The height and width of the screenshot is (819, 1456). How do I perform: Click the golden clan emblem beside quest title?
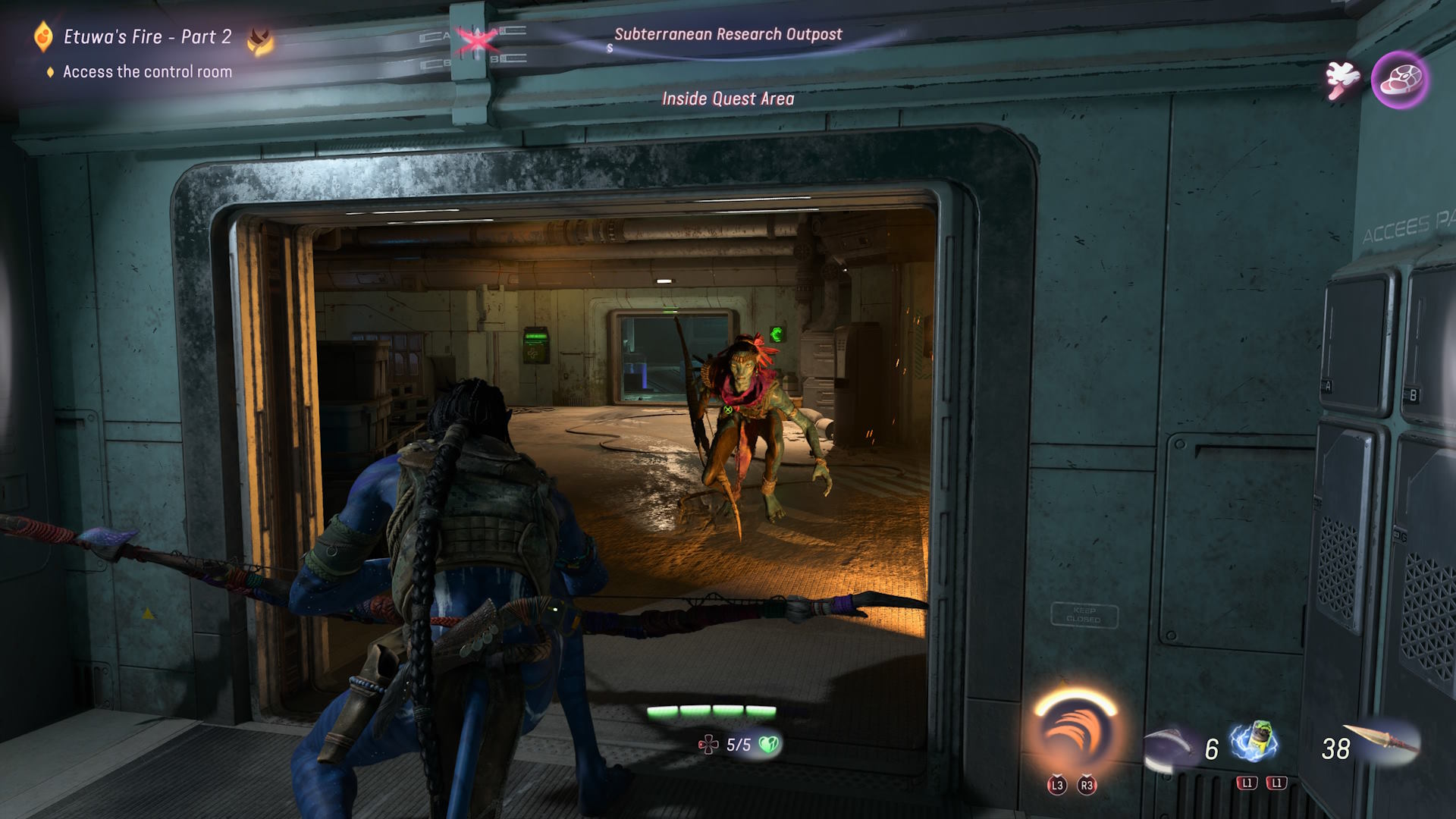pyautogui.click(x=260, y=41)
